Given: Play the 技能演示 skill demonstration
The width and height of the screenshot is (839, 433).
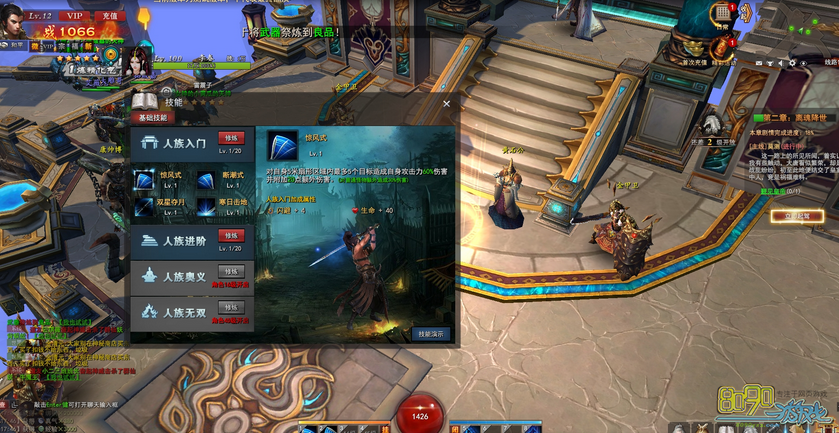Looking at the screenshot, I should (433, 334).
